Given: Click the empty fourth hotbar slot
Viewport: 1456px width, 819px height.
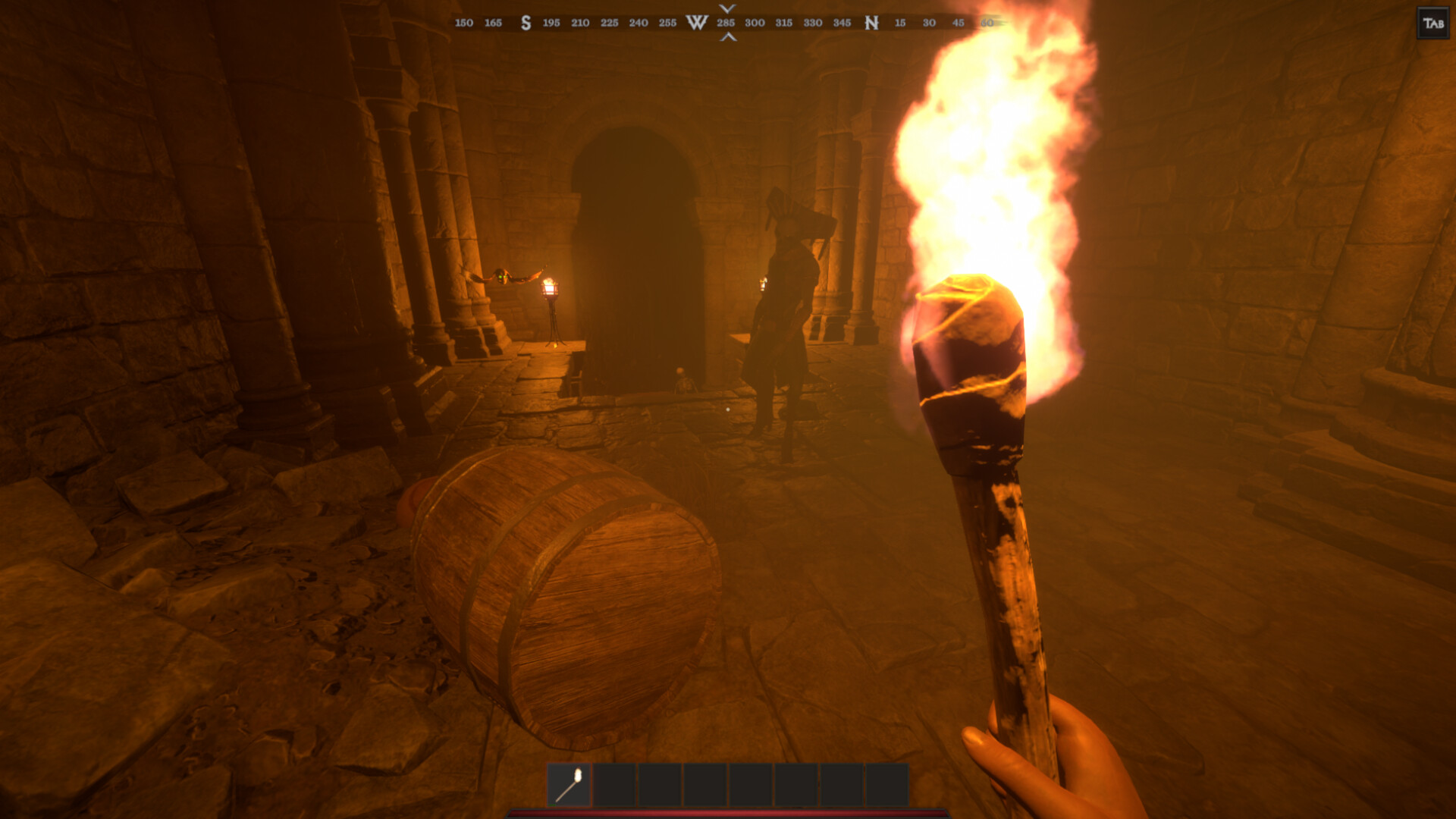Looking at the screenshot, I should tap(707, 783).
